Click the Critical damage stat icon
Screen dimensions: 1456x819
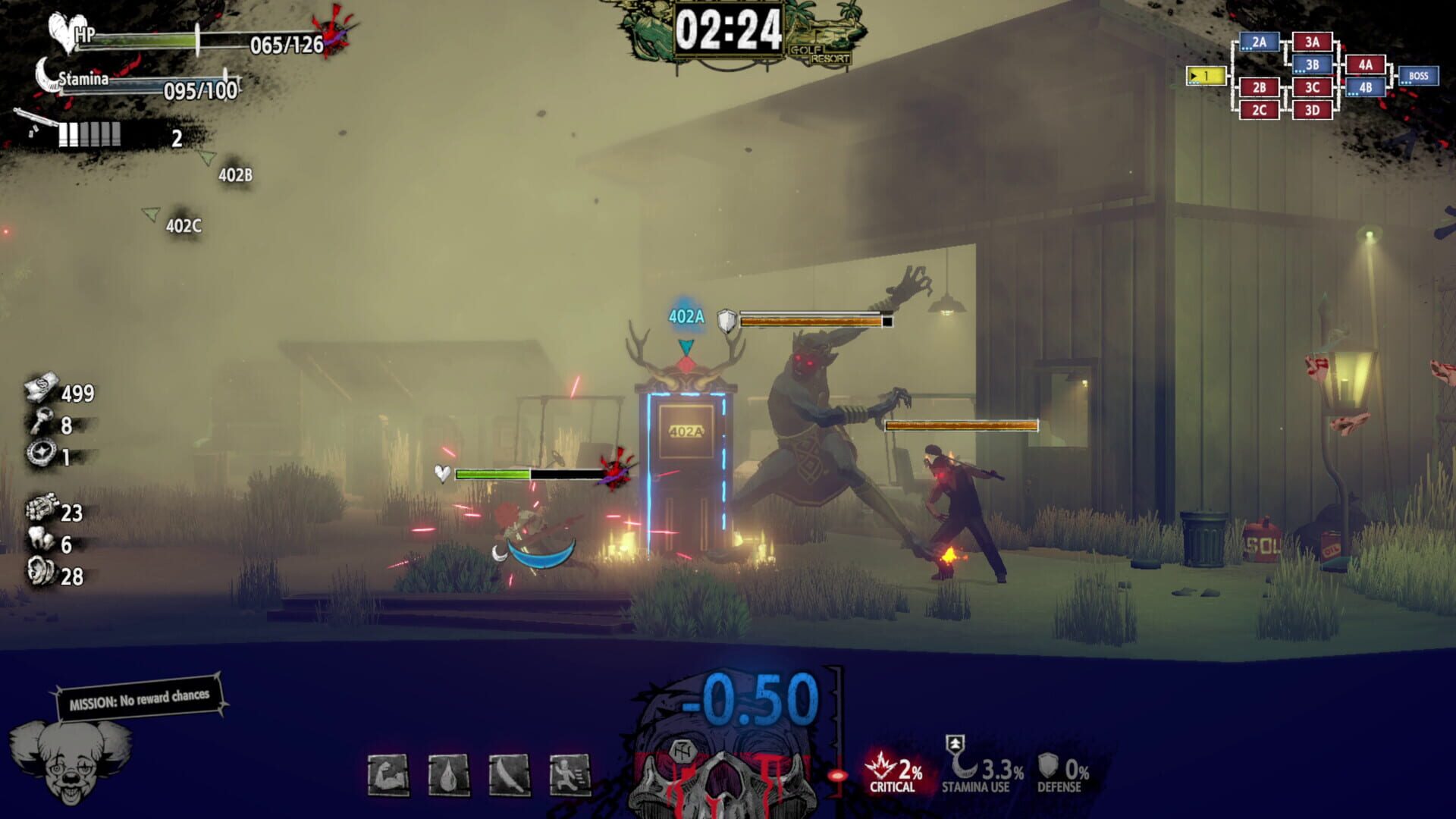[882, 766]
